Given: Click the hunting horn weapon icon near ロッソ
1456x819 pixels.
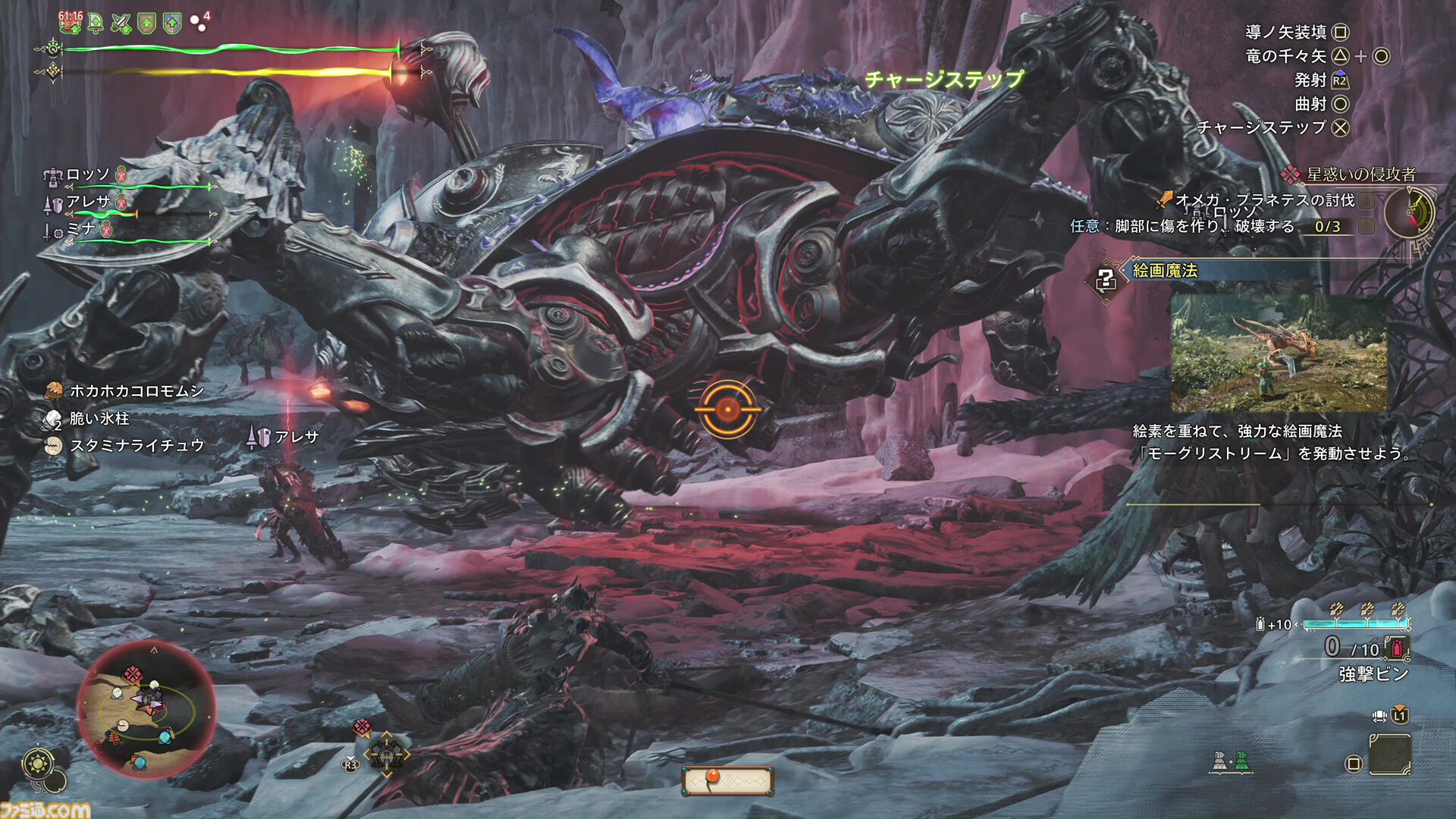Looking at the screenshot, I should click(54, 176).
